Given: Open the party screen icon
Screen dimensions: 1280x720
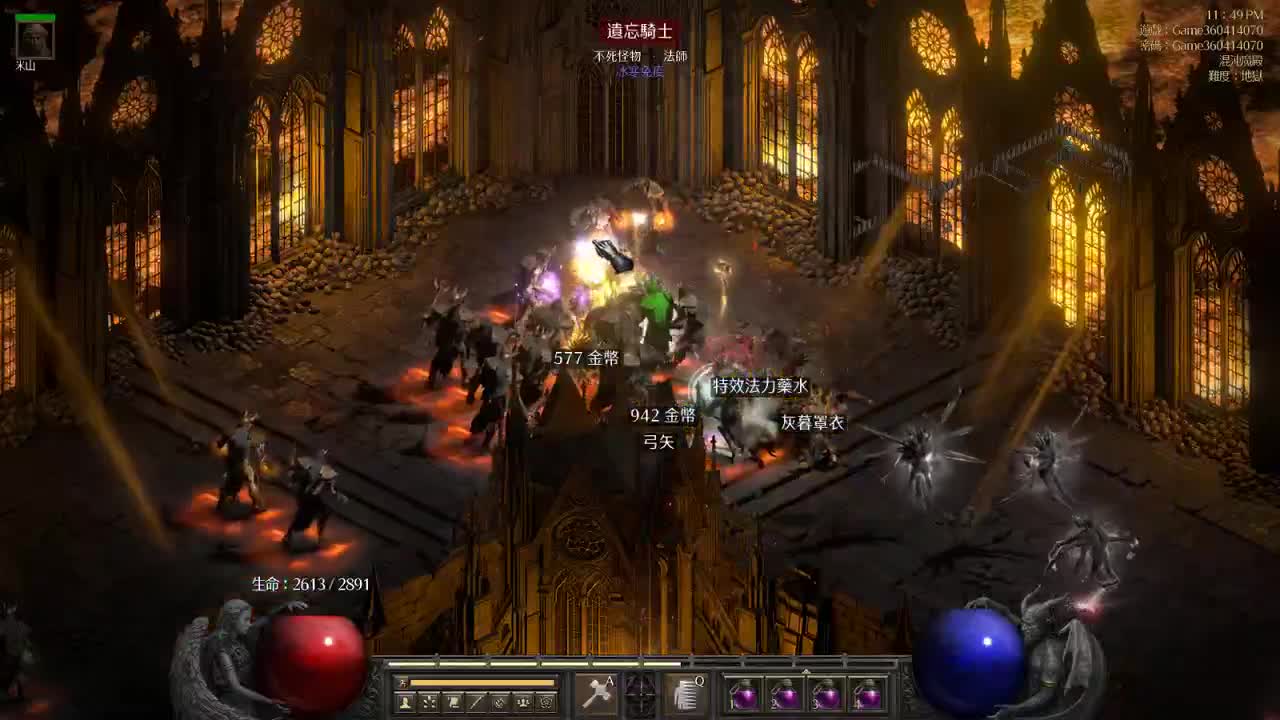Looking at the screenshot, I should 521,701.
